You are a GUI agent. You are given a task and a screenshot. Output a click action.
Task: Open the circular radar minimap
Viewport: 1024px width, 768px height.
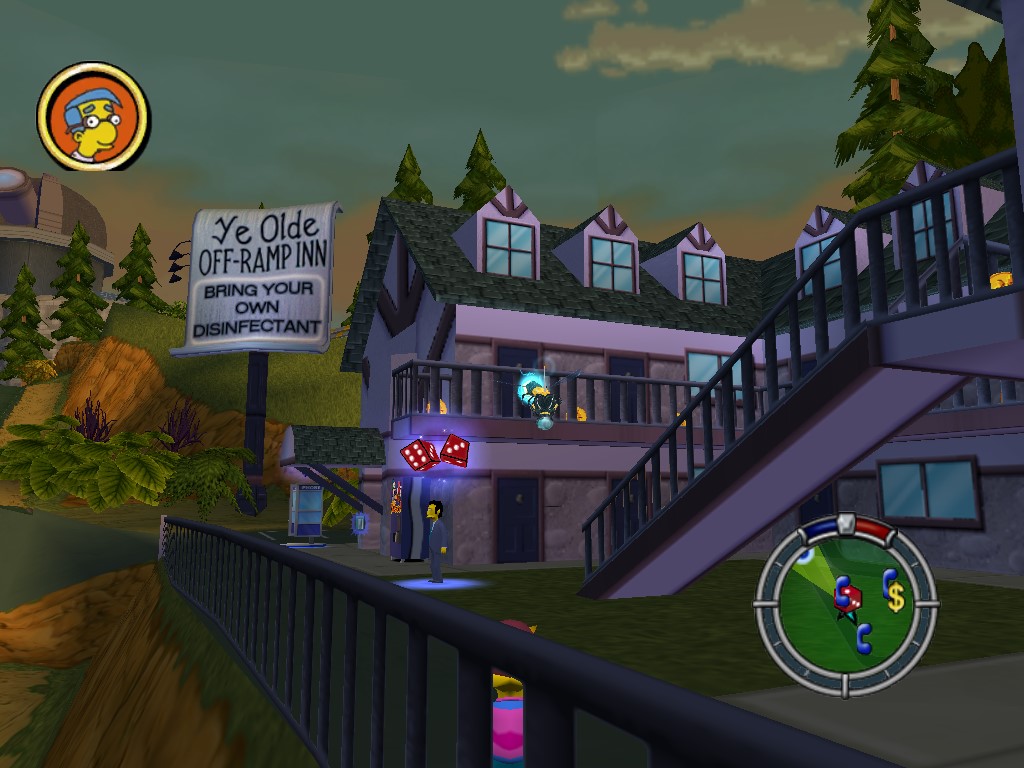point(845,604)
